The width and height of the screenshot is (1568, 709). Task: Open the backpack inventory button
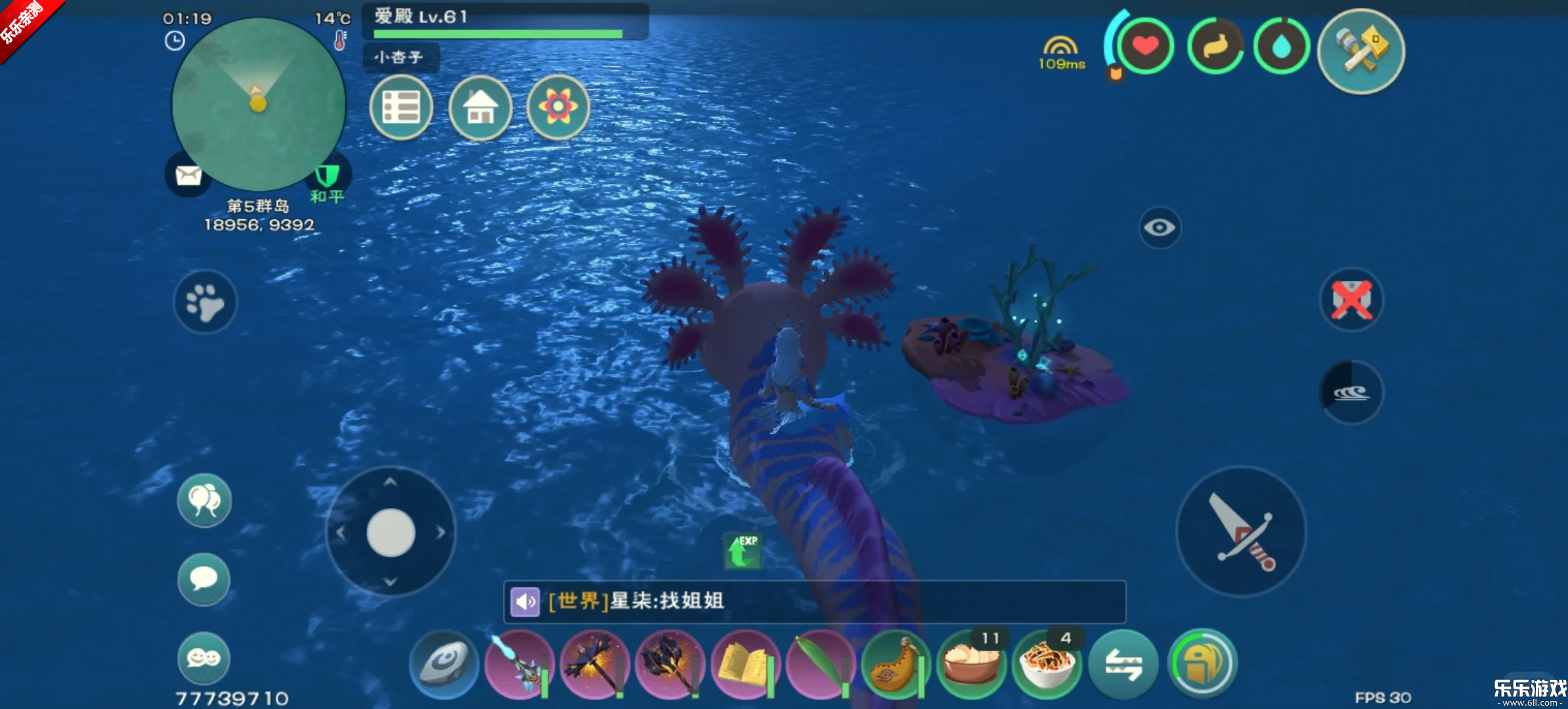point(1202,664)
